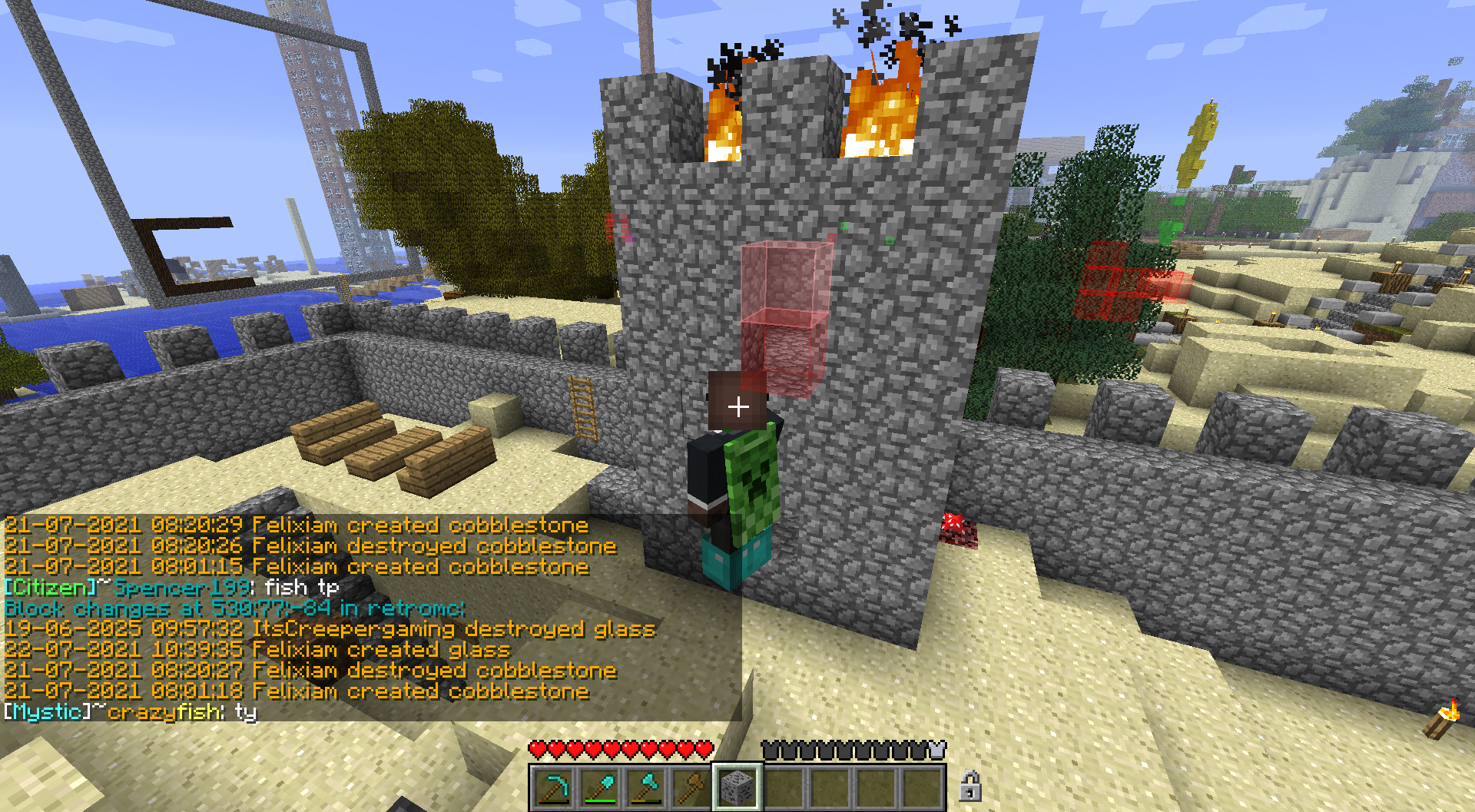Click the ItsCreepergaming destroyed glass log line
The image size is (1475, 812).
click(x=330, y=630)
